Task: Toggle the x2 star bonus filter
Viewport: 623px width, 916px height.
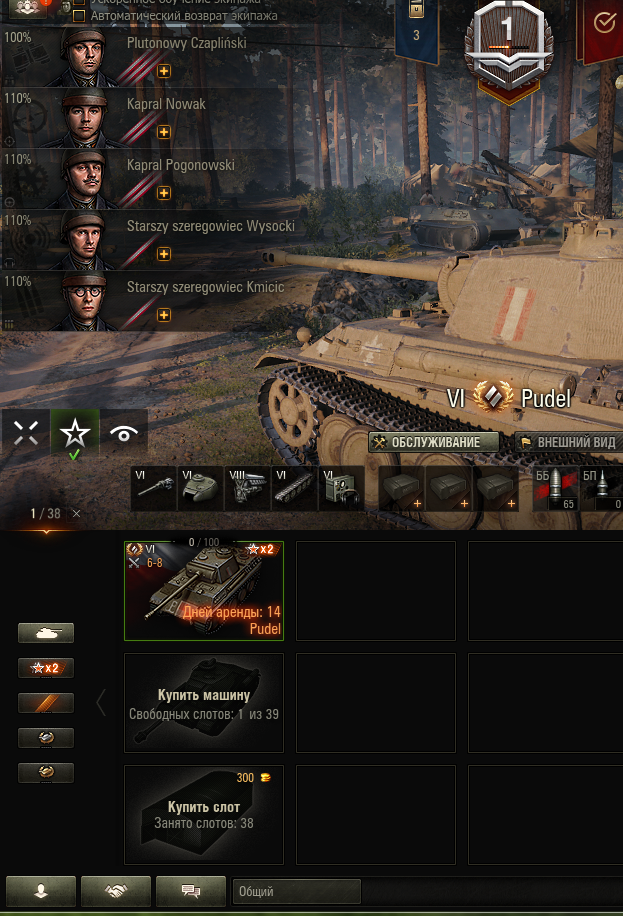Action: pyautogui.click(x=46, y=668)
